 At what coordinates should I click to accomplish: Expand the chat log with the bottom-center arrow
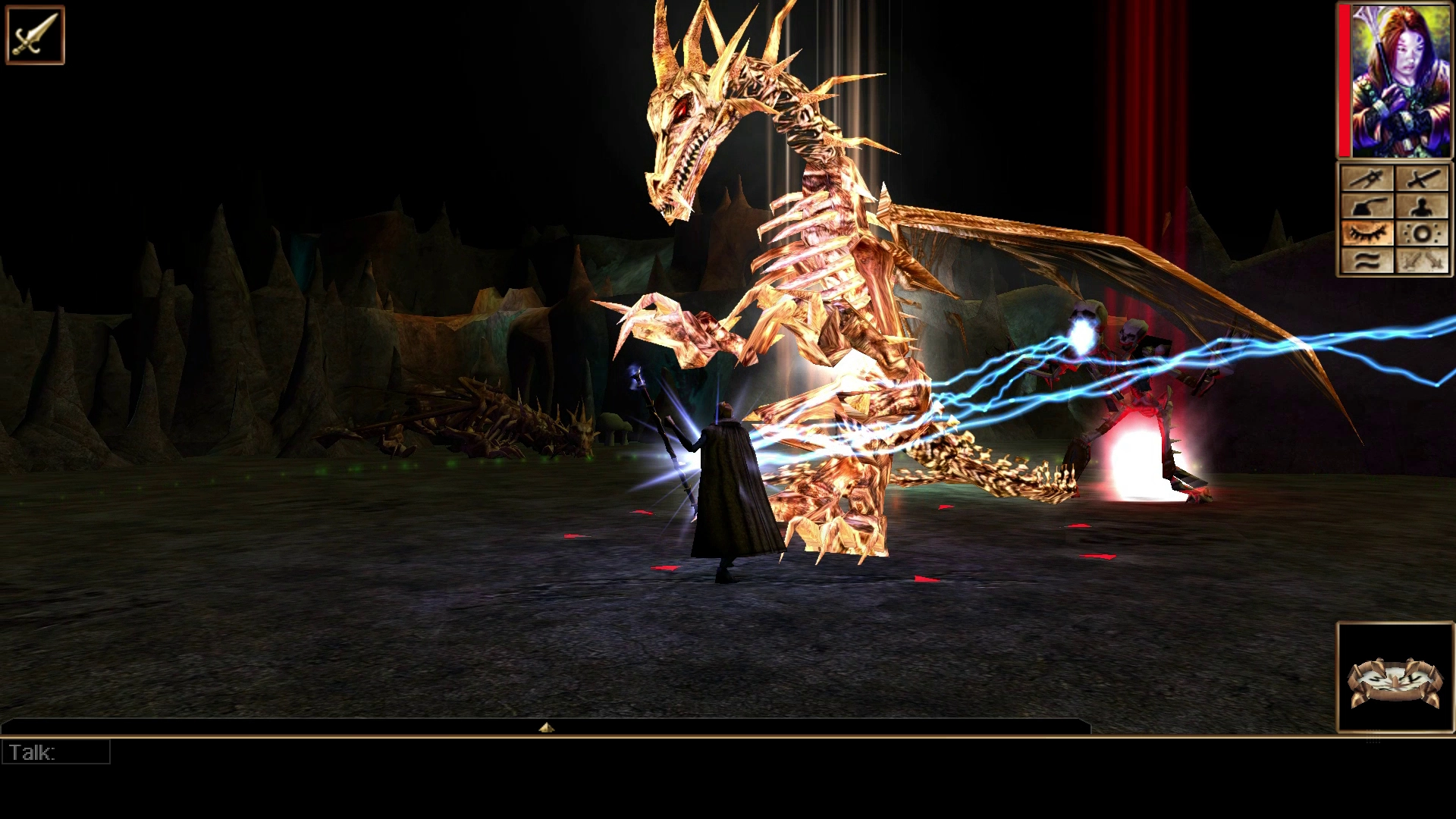548,726
